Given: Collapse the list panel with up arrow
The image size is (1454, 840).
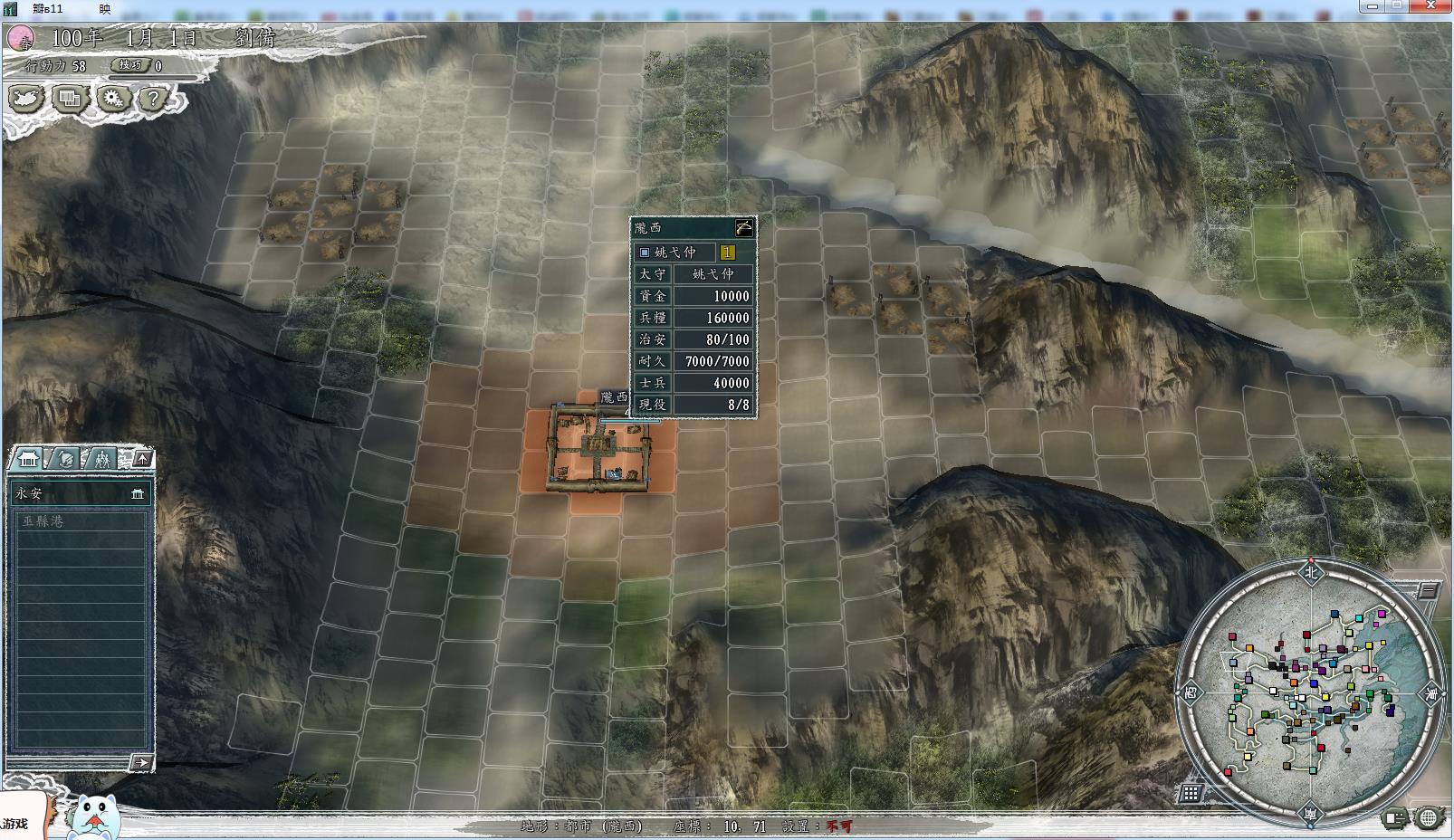Looking at the screenshot, I should click(142, 459).
